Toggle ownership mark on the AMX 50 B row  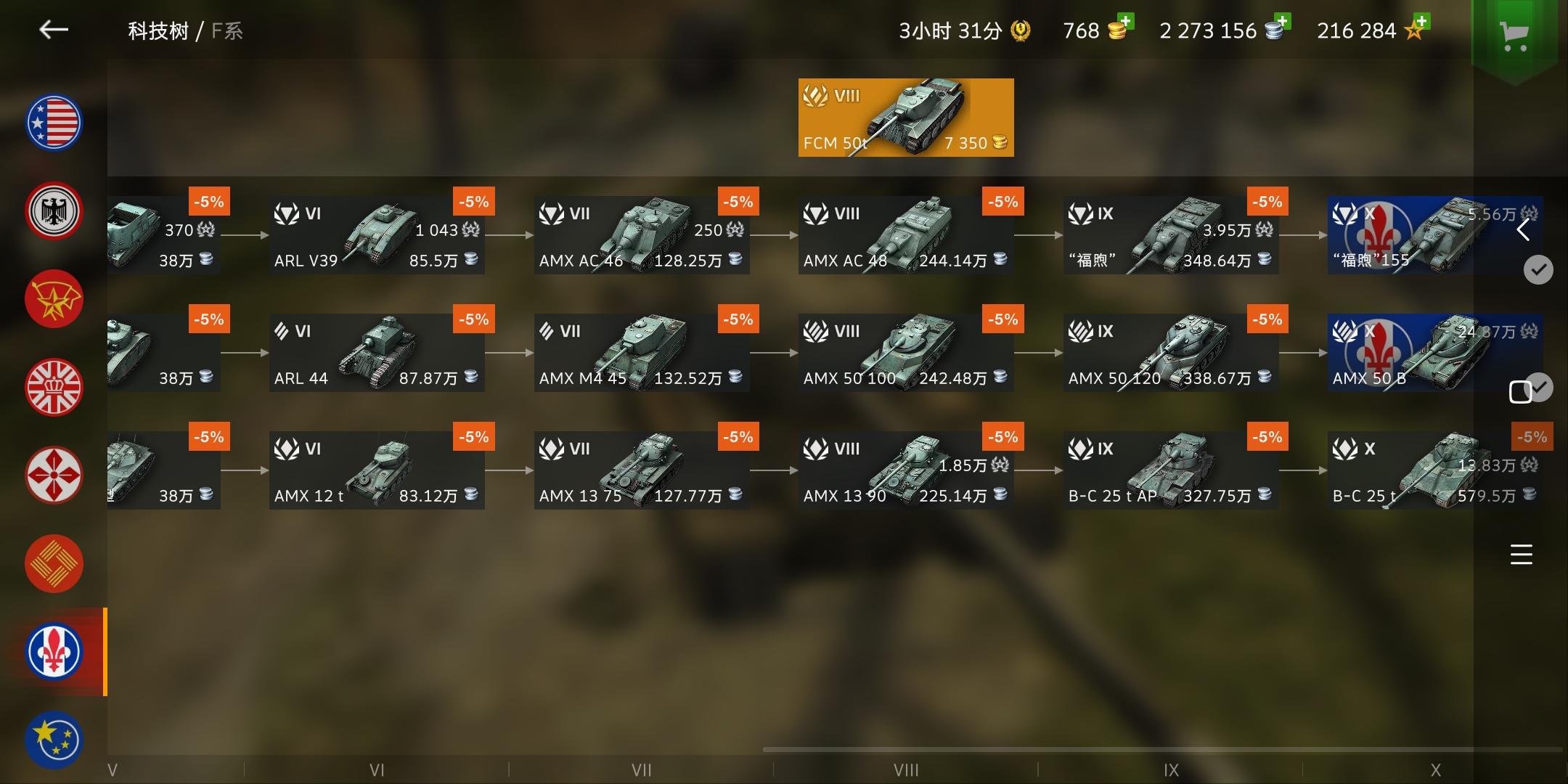[1541, 388]
